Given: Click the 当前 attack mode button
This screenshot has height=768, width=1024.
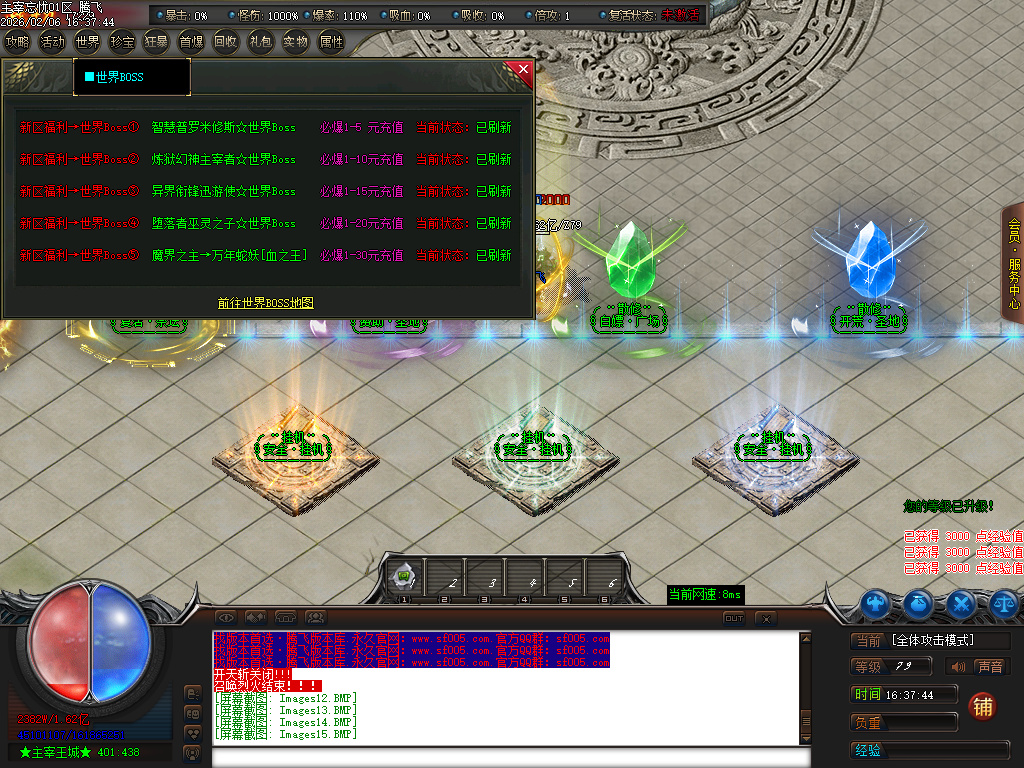Looking at the screenshot, I should pos(867,641).
